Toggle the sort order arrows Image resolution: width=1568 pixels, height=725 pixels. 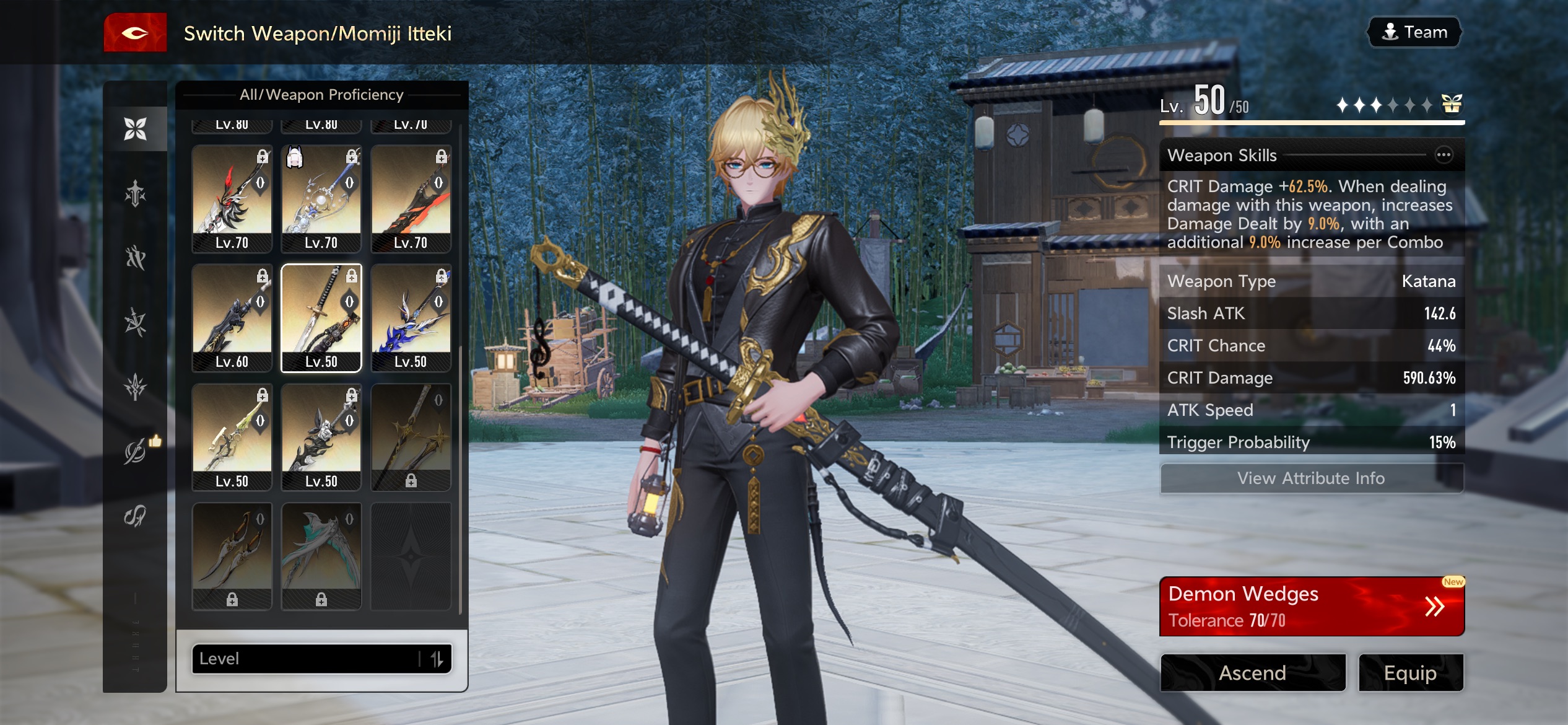click(x=437, y=658)
